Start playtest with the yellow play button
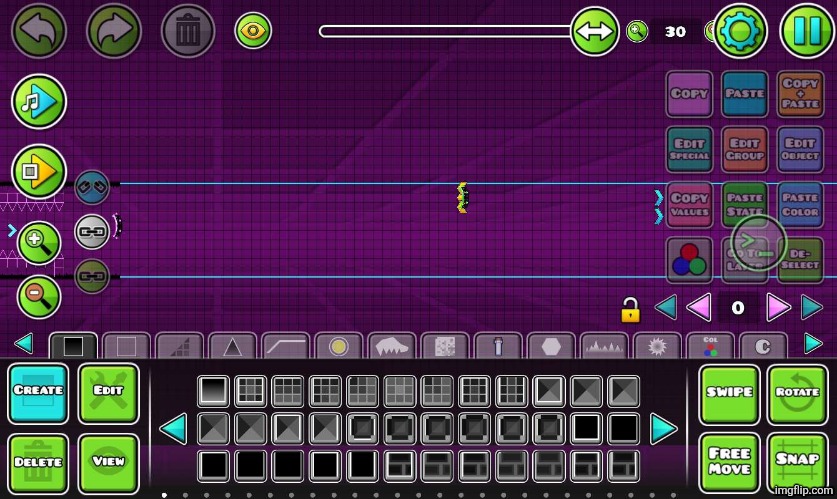This screenshot has height=499, width=837. pyautogui.click(x=39, y=172)
